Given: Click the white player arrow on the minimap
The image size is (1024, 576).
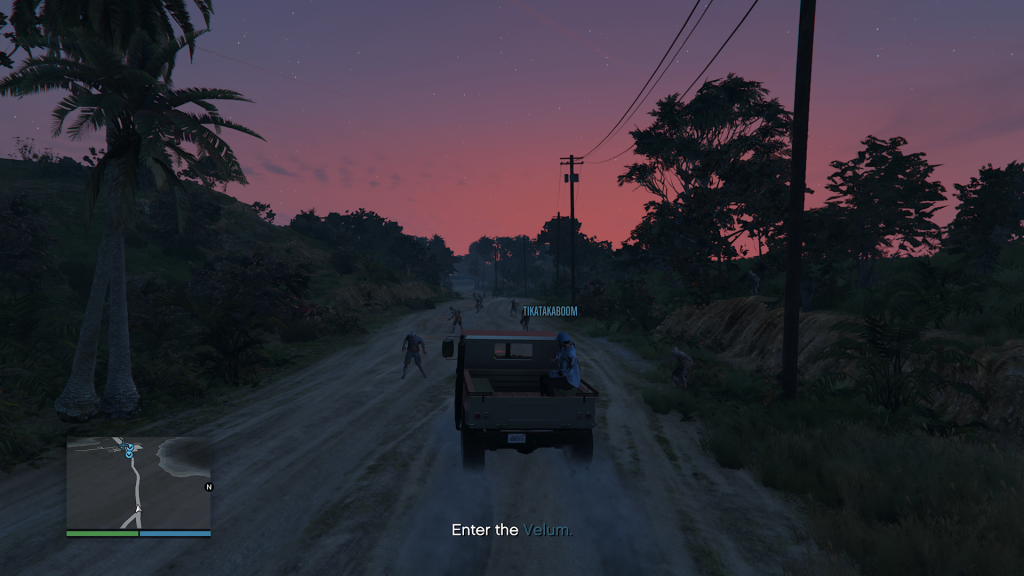Looking at the screenshot, I should click(x=138, y=509).
